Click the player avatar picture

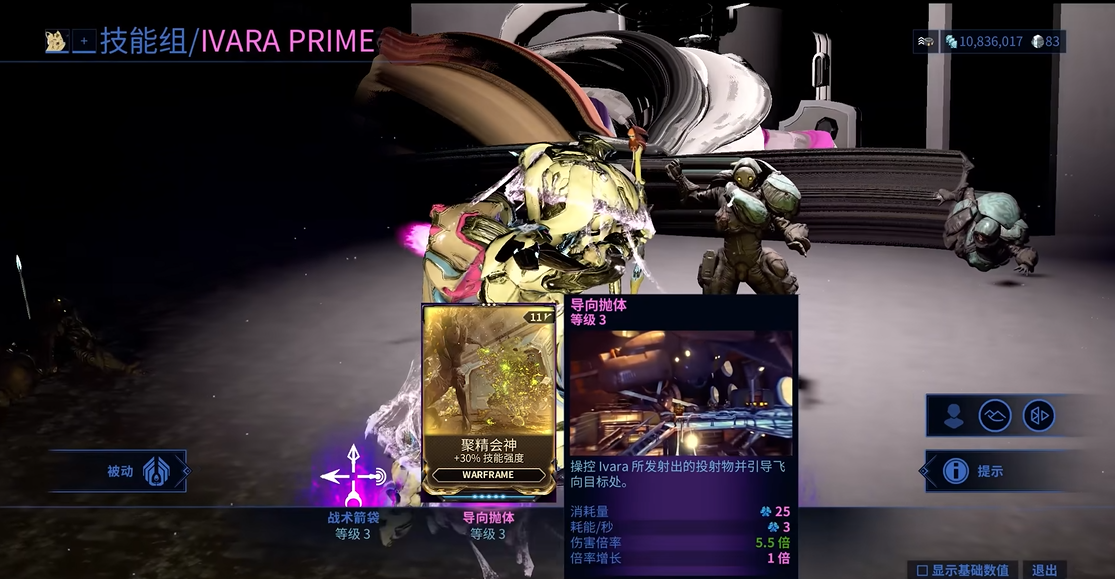click(56, 42)
